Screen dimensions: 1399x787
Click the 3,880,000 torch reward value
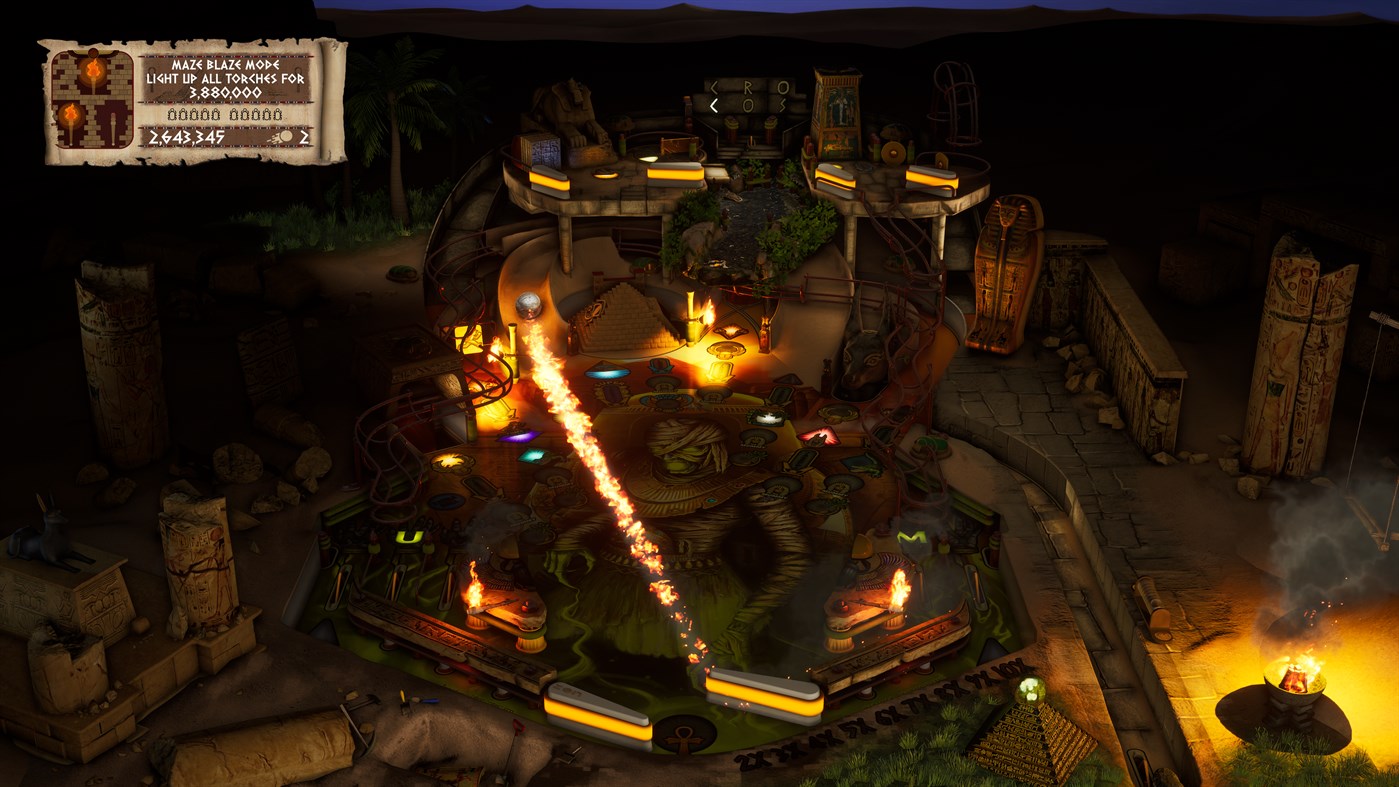(225, 92)
